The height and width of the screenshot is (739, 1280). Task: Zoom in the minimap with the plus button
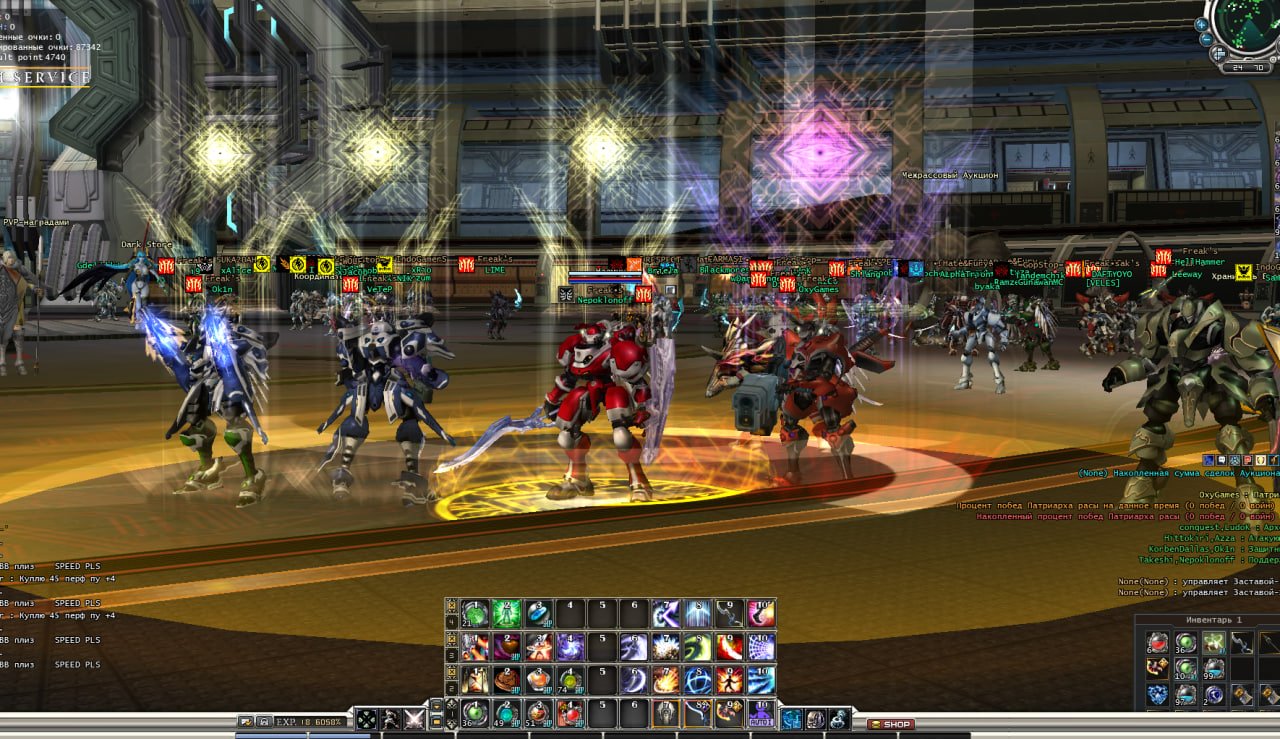click(1202, 23)
